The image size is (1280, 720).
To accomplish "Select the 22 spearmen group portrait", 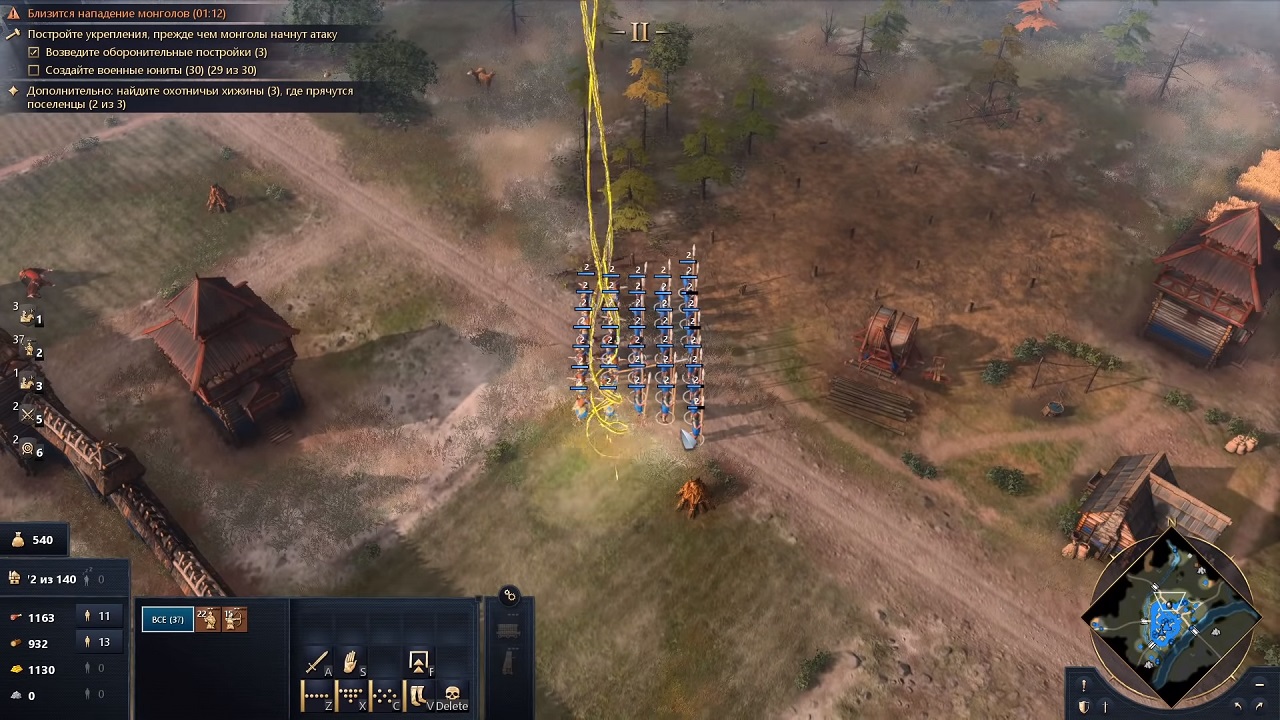I will click(x=207, y=620).
